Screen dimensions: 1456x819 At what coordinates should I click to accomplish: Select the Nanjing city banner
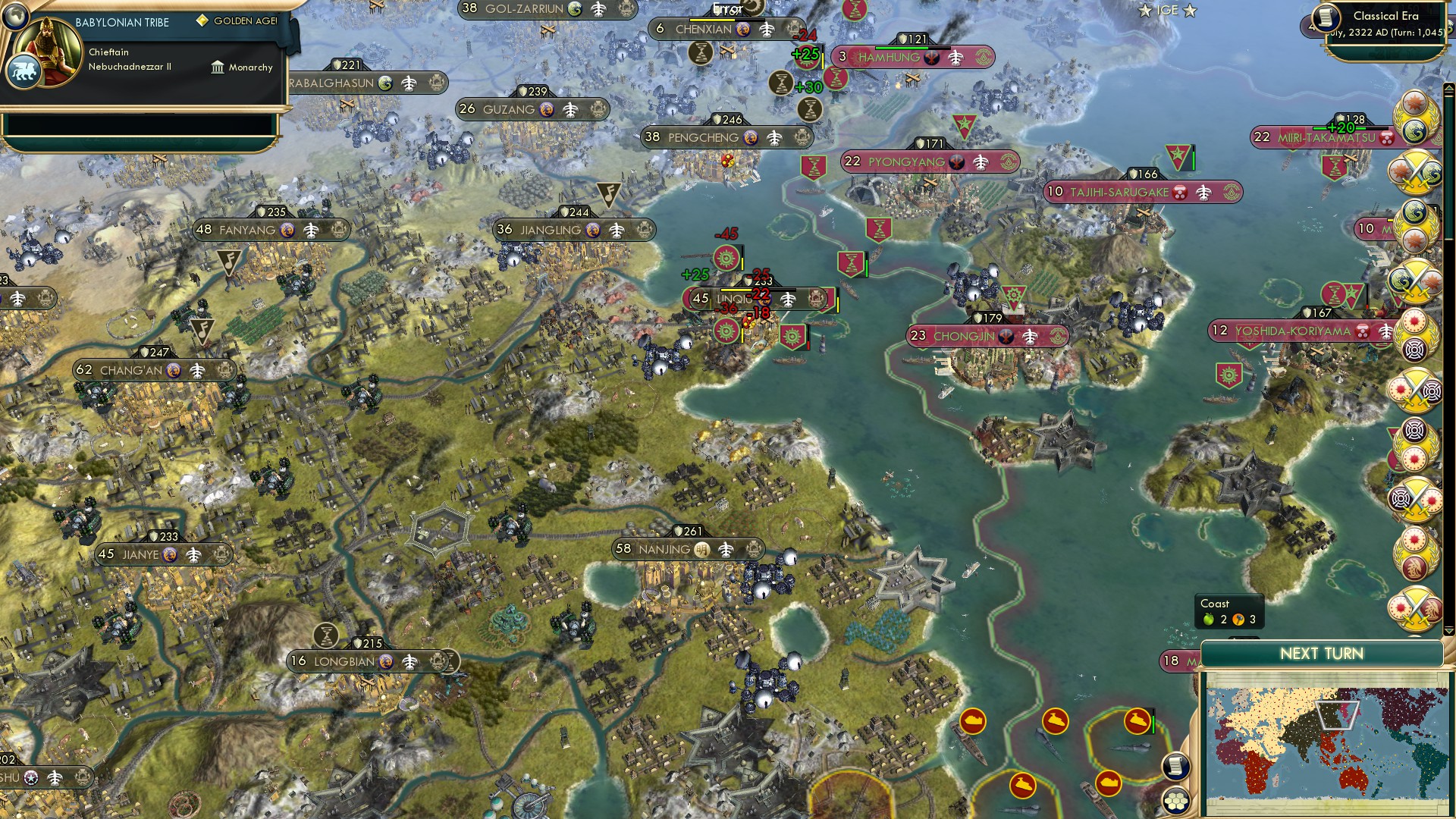(x=685, y=548)
